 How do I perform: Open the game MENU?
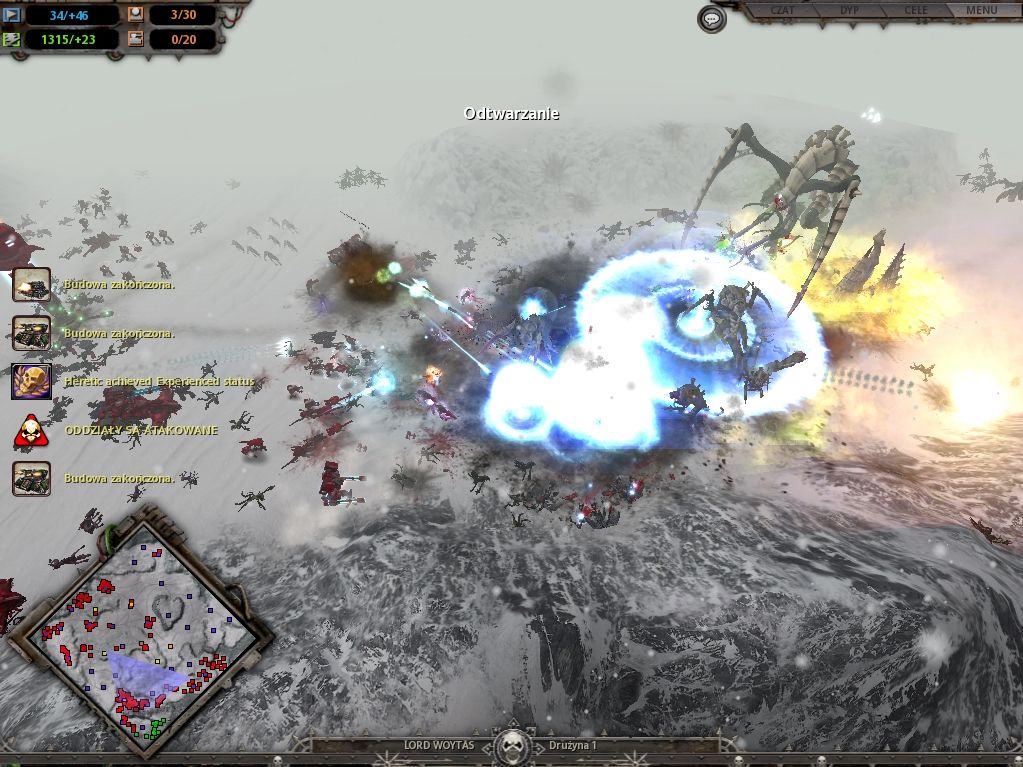tap(981, 11)
